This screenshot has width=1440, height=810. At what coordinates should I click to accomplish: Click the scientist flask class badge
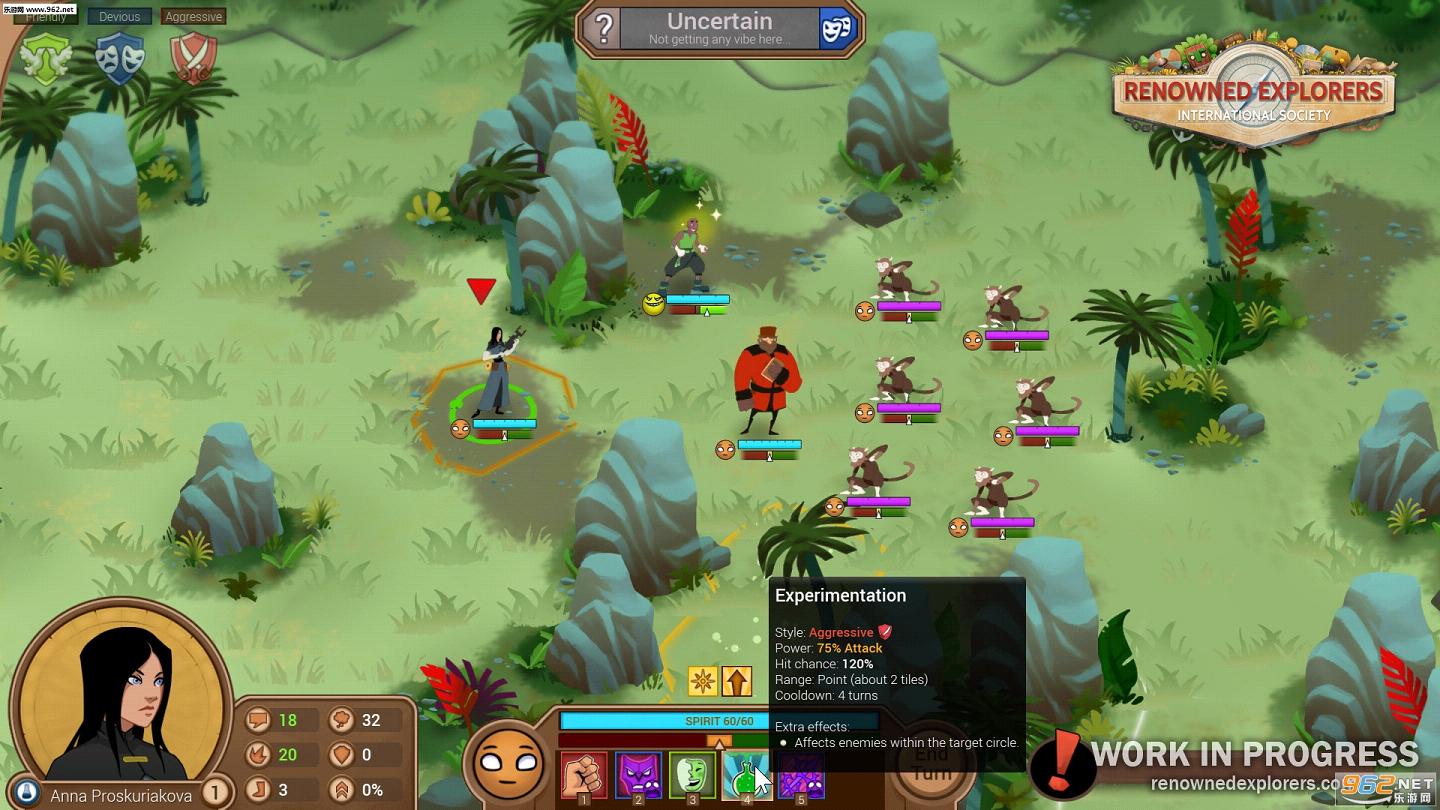point(28,793)
